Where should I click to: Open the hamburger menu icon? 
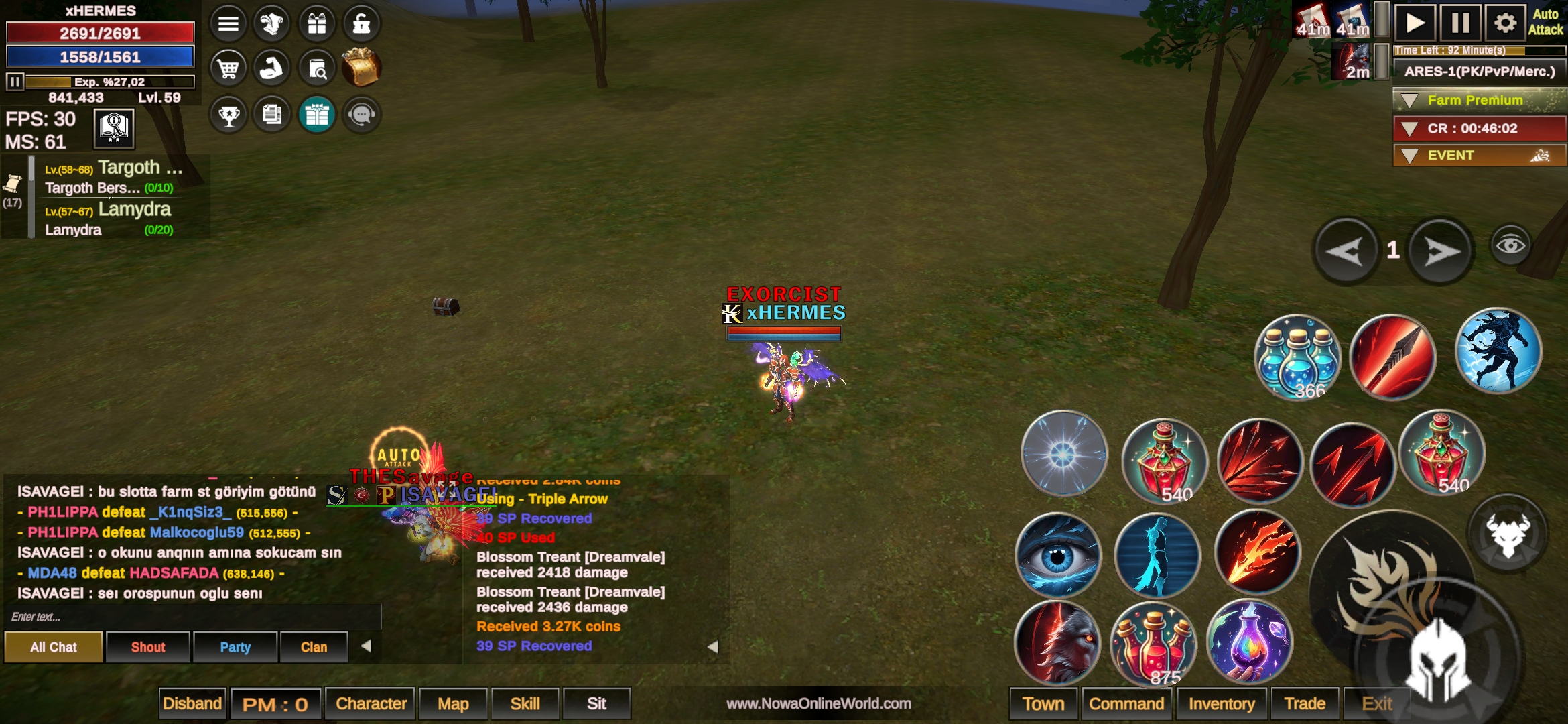click(x=228, y=24)
